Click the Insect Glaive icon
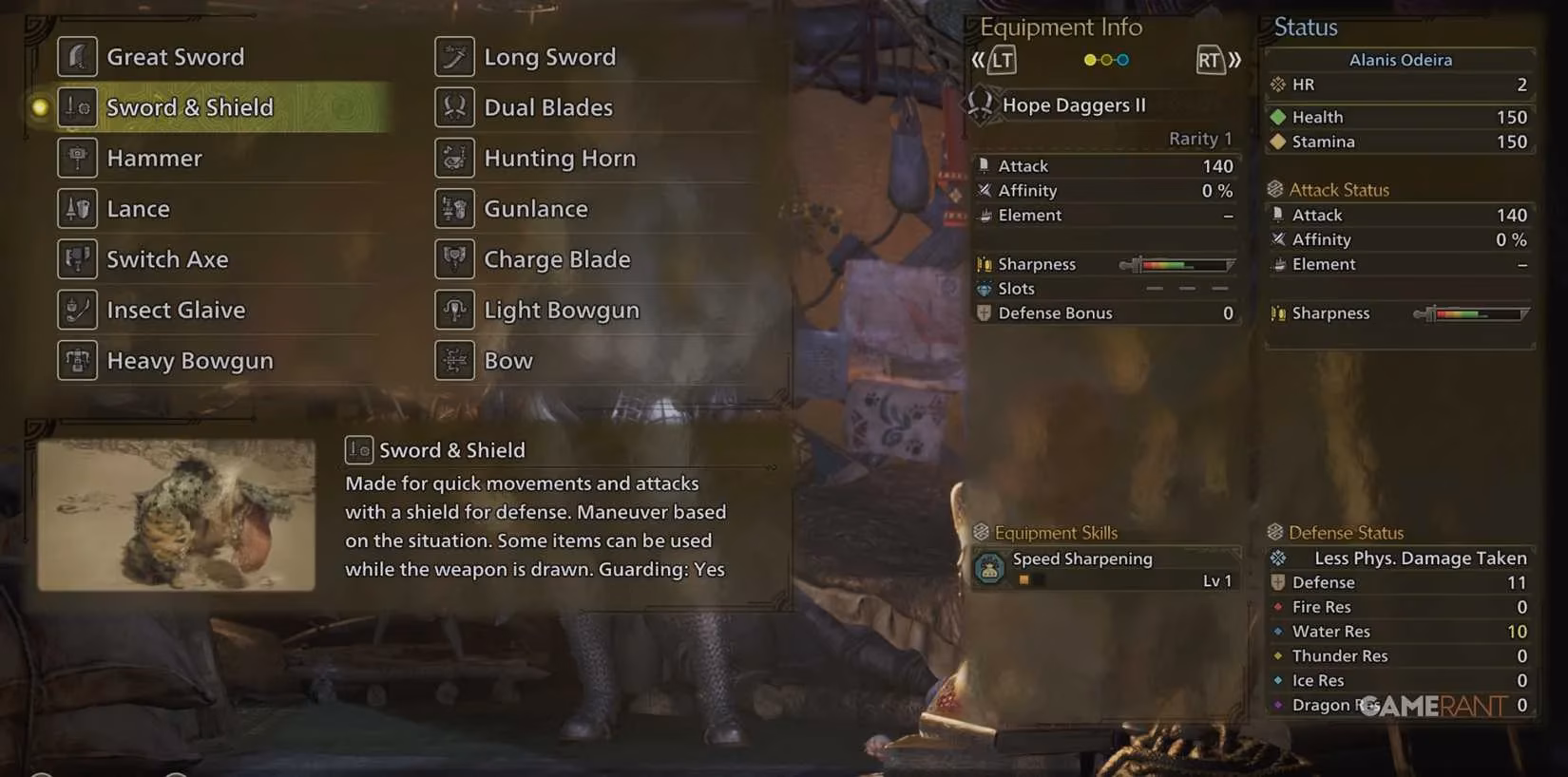The height and width of the screenshot is (777, 1568). tap(77, 310)
